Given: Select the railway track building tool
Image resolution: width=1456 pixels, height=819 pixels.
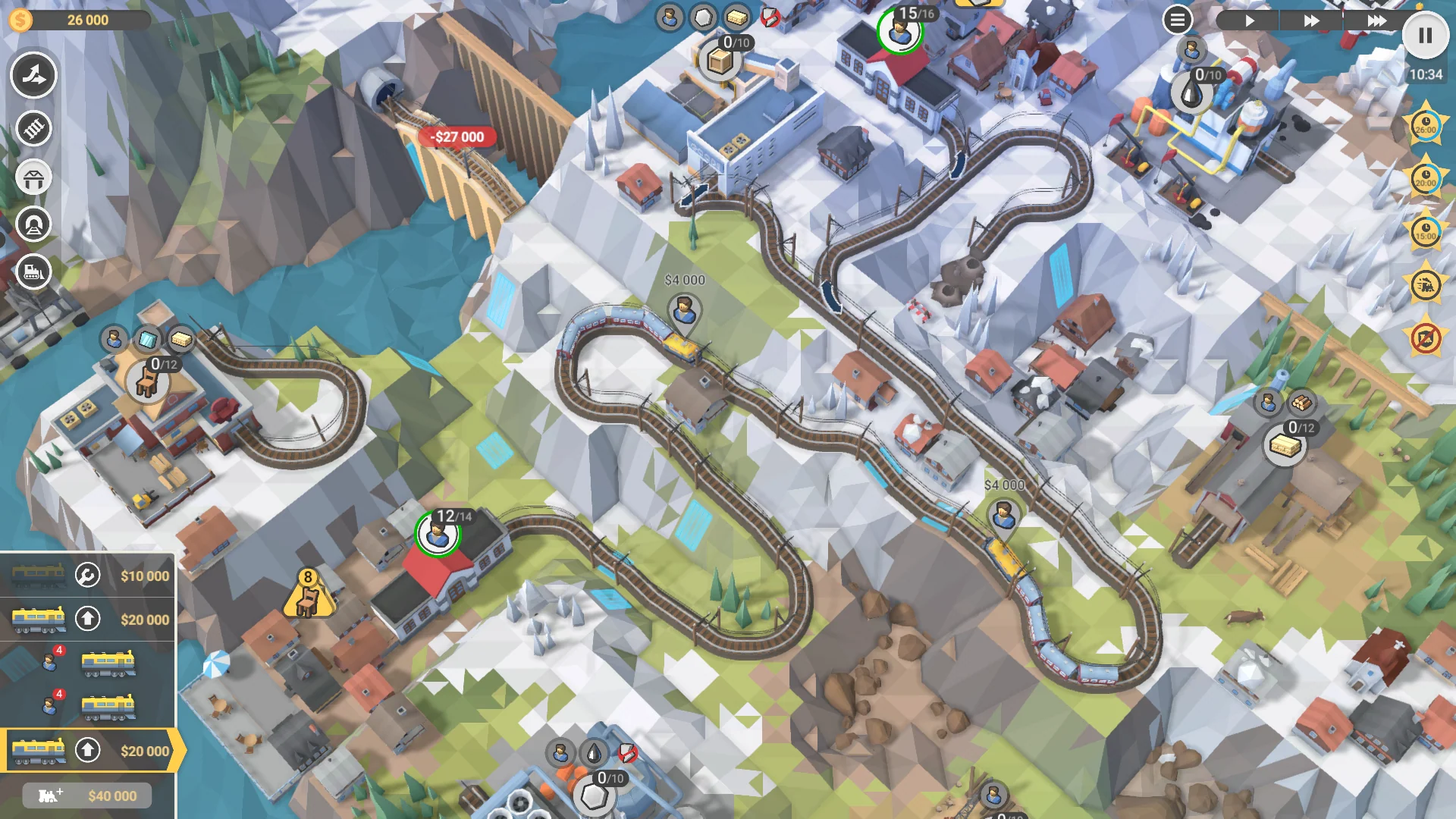Looking at the screenshot, I should pyautogui.click(x=33, y=129).
